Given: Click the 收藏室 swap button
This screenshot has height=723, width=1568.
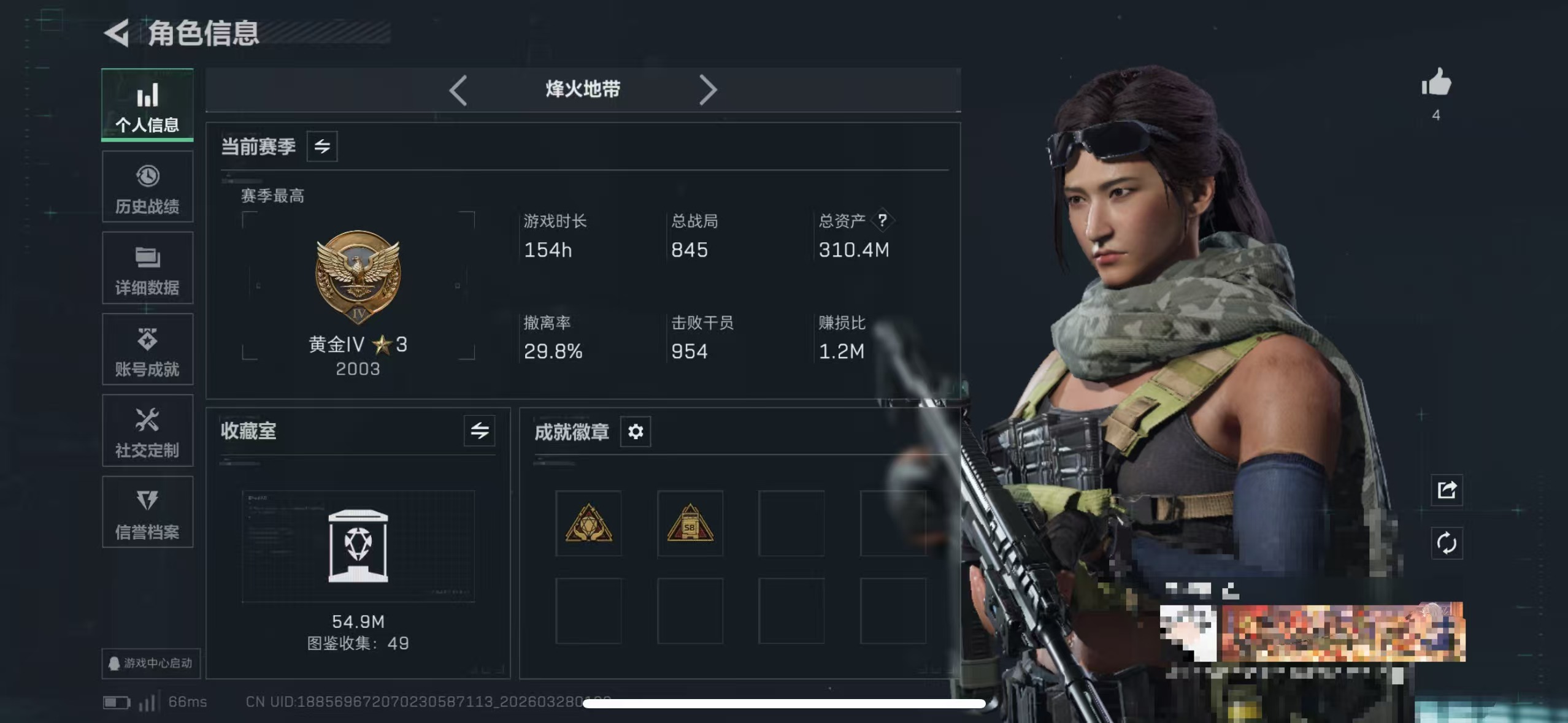Looking at the screenshot, I should click(x=480, y=431).
